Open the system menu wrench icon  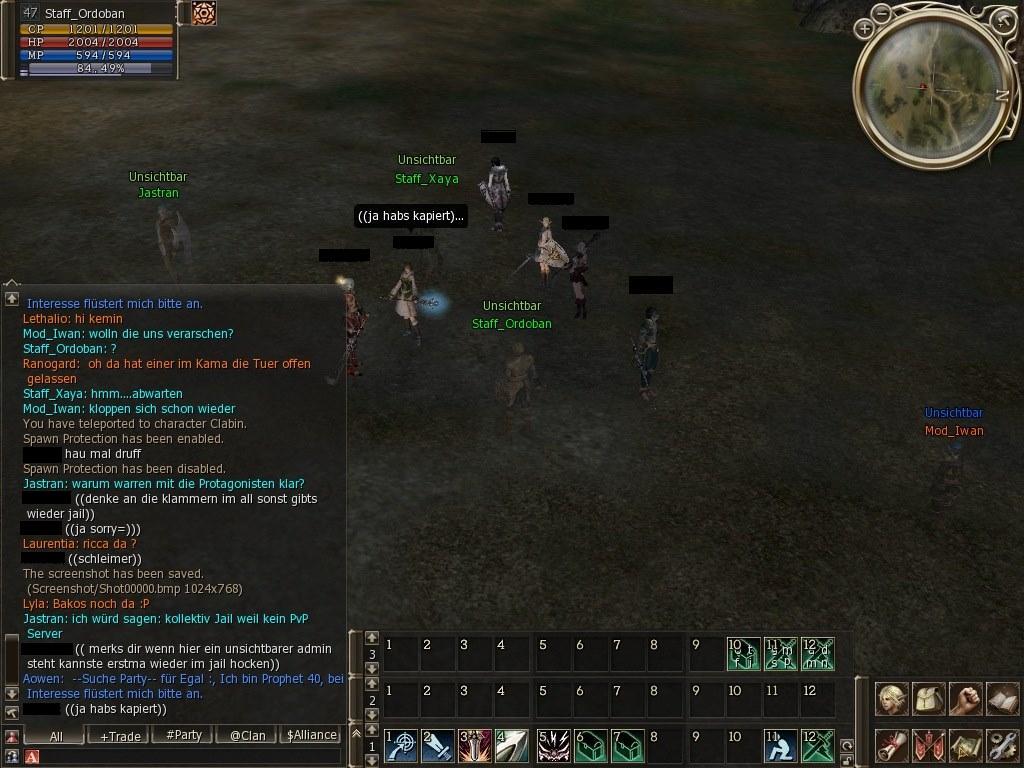1001,745
